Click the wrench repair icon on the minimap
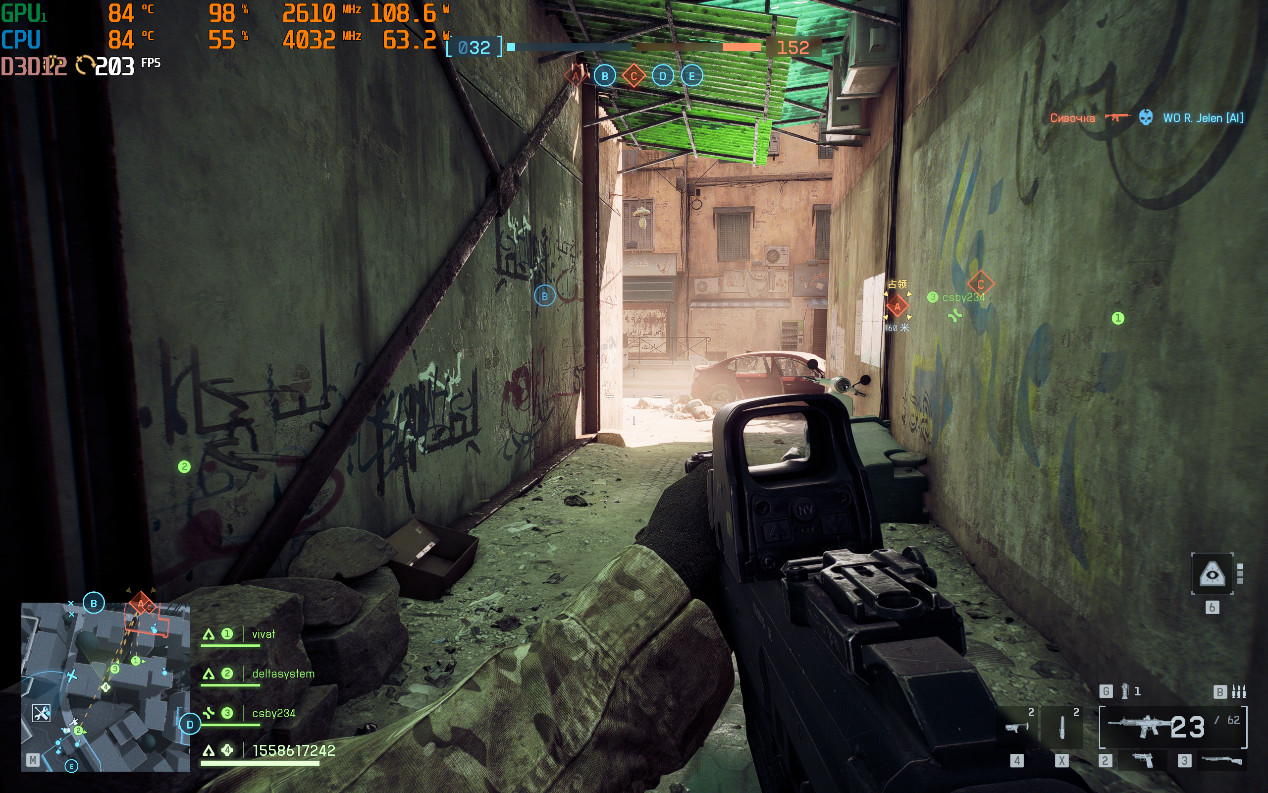Viewport: 1268px width, 793px height. click(41, 713)
